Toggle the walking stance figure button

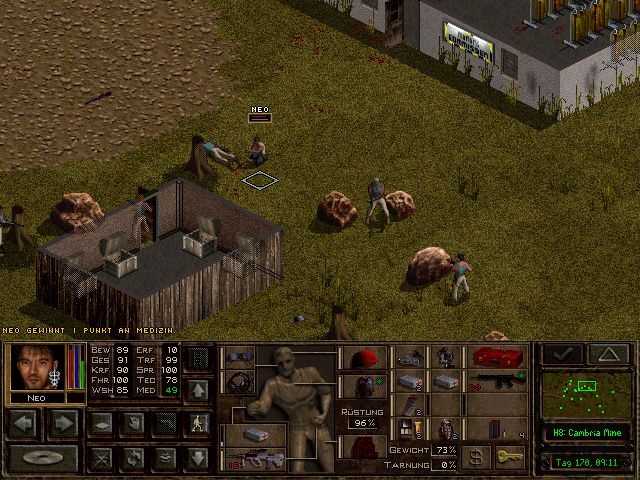tap(197, 423)
